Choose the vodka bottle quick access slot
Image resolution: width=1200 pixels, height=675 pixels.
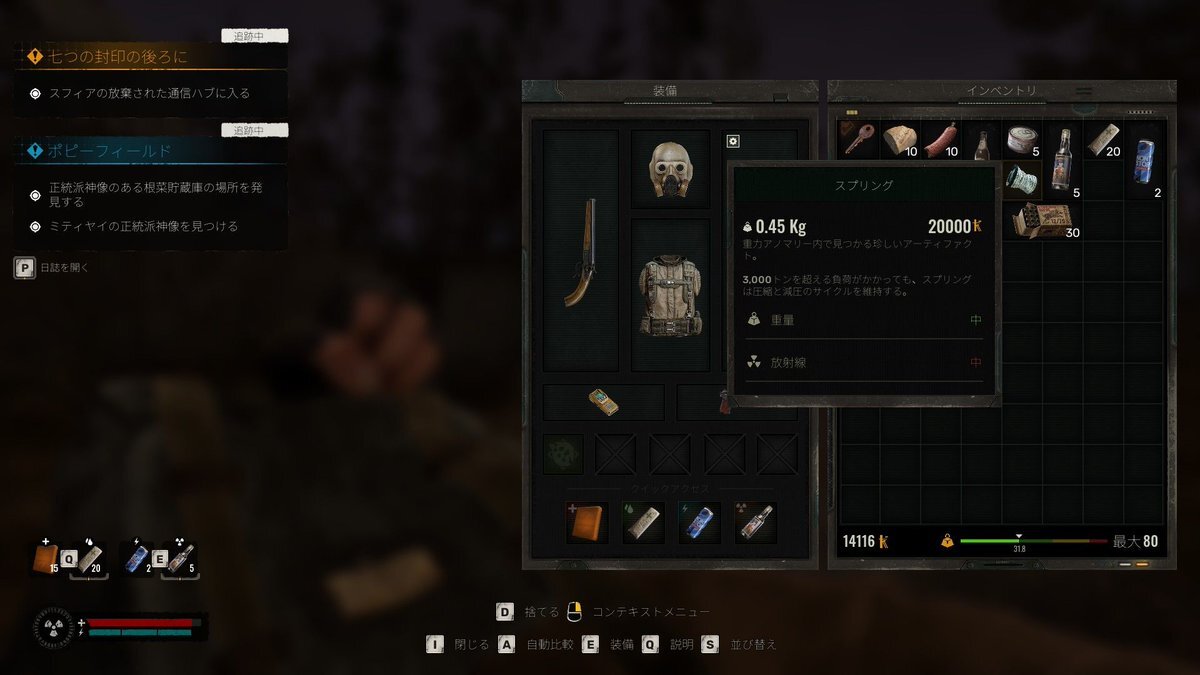coord(756,523)
